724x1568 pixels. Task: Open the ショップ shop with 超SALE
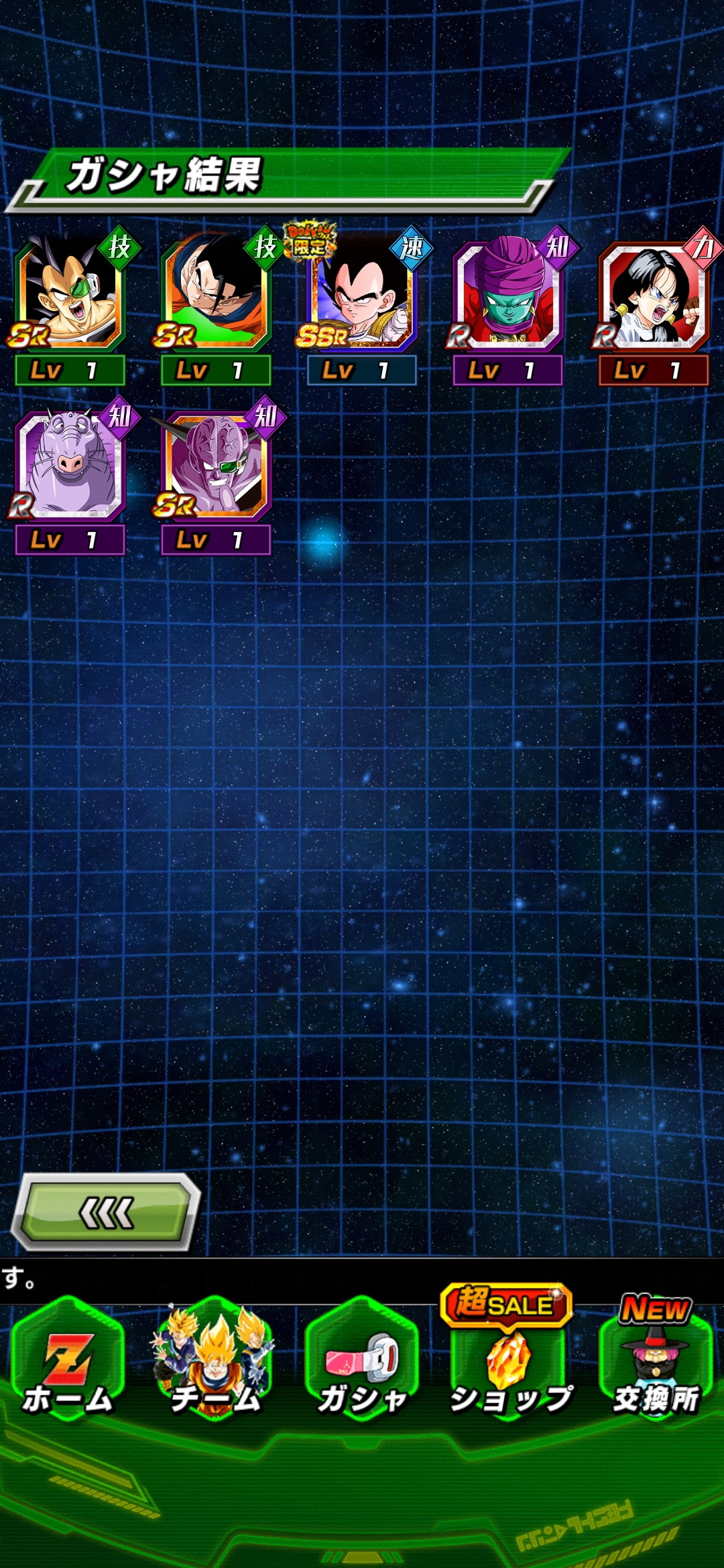(x=508, y=1360)
